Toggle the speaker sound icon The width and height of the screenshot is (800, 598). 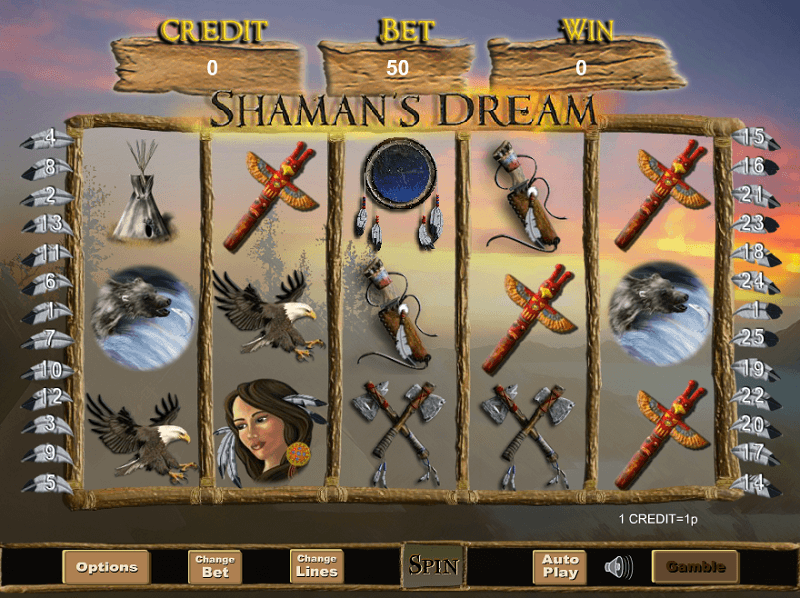619,567
